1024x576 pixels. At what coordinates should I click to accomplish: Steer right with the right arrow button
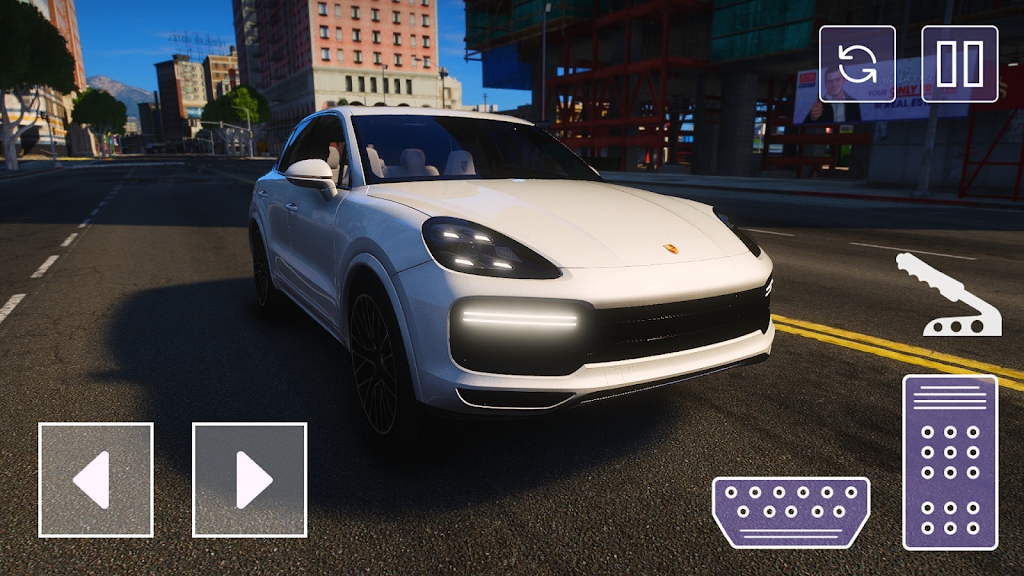[x=250, y=480]
